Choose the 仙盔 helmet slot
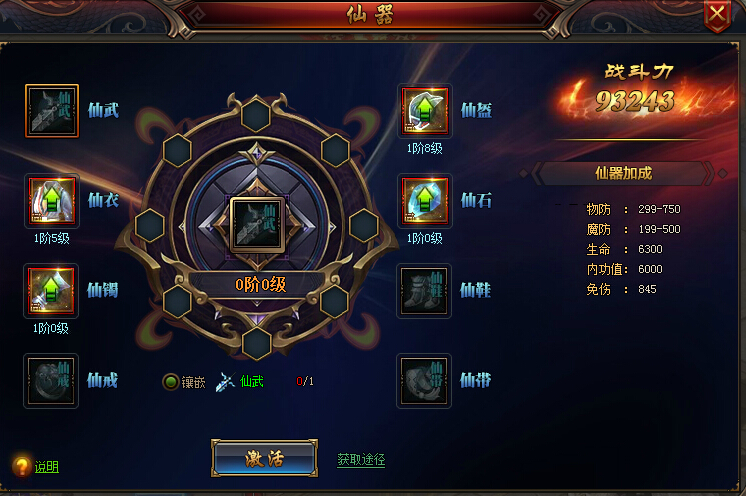746x496 pixels. (x=425, y=110)
